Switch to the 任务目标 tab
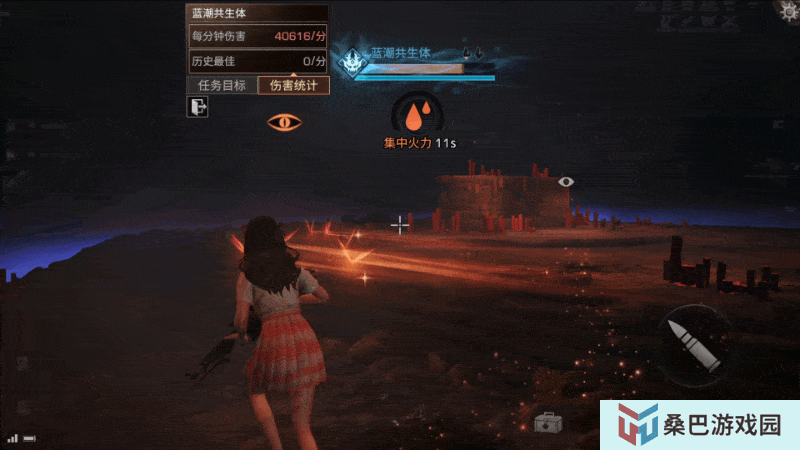 (222, 86)
